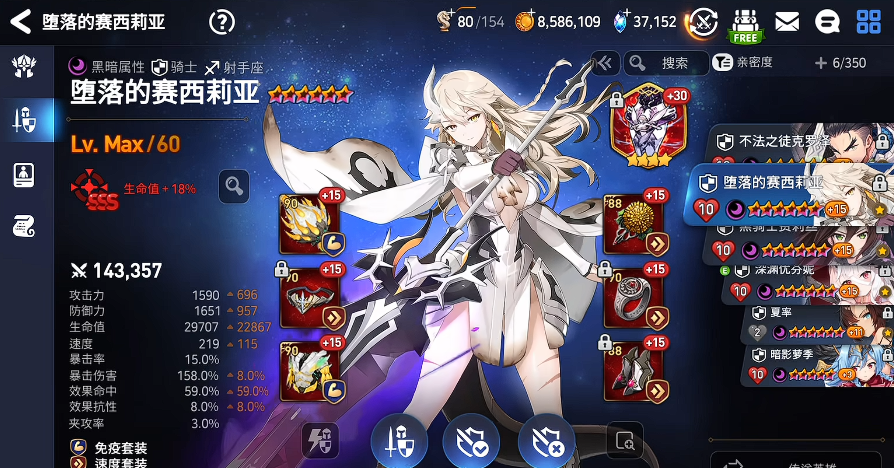
Task: Collapse the hero list with double arrow
Action: pos(603,63)
